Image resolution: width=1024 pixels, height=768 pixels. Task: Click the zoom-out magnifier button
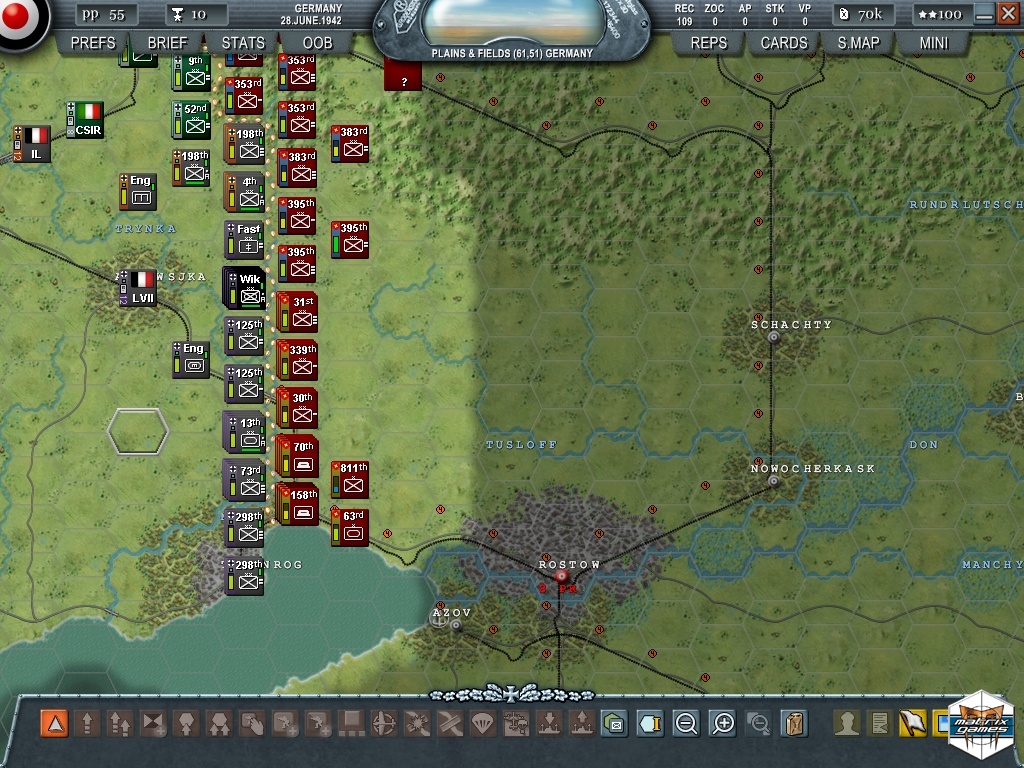686,723
